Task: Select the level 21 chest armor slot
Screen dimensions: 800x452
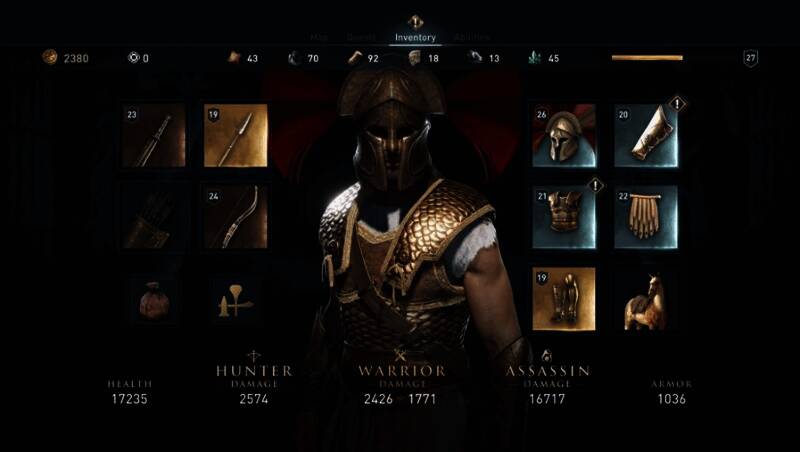Action: pyautogui.click(x=565, y=217)
